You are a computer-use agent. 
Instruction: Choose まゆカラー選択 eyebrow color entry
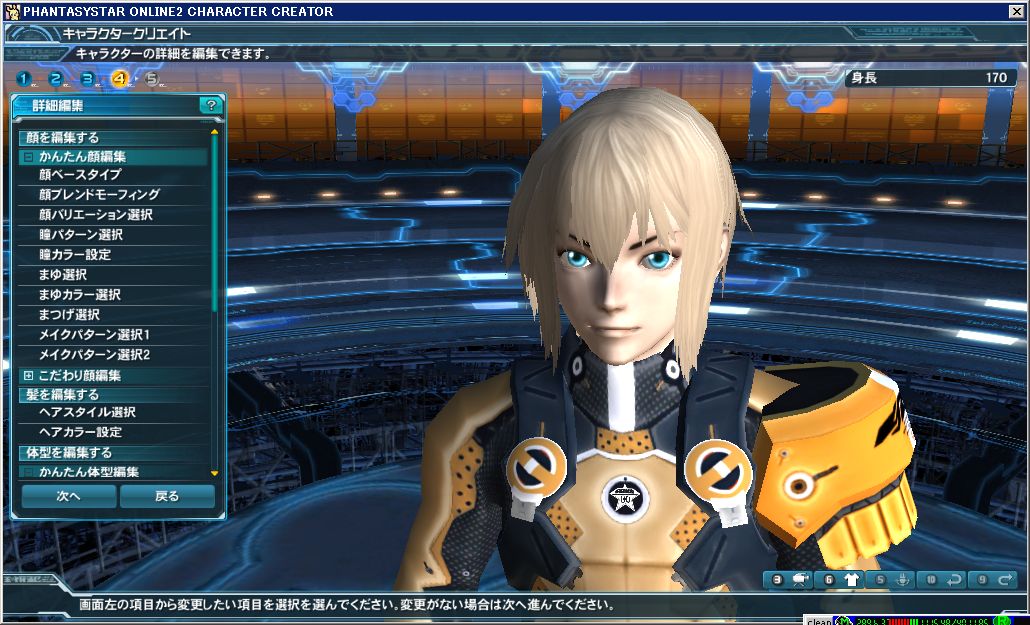click(x=79, y=295)
